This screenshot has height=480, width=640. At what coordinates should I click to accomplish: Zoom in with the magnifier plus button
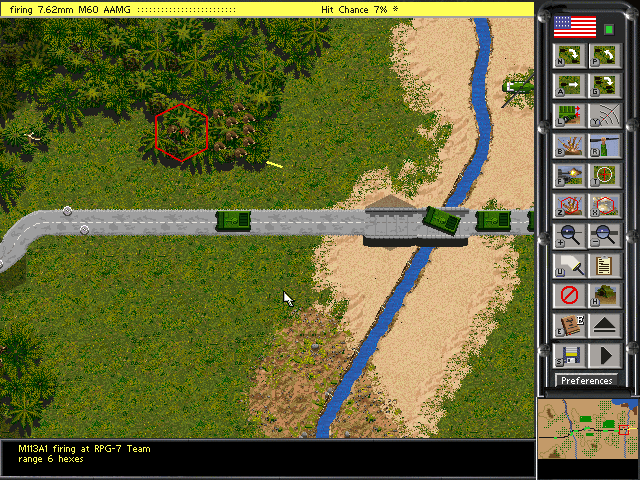[x=569, y=236]
